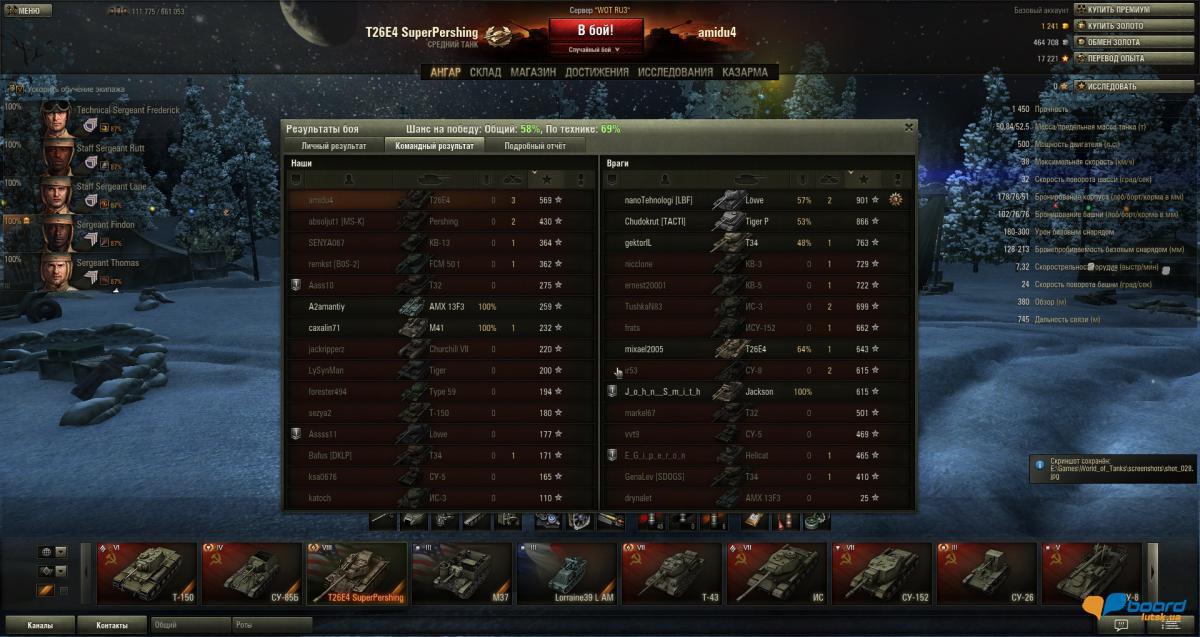1200x637 pixels.
Task: Switch to the Подробный отчёт tab
Action: point(535,146)
